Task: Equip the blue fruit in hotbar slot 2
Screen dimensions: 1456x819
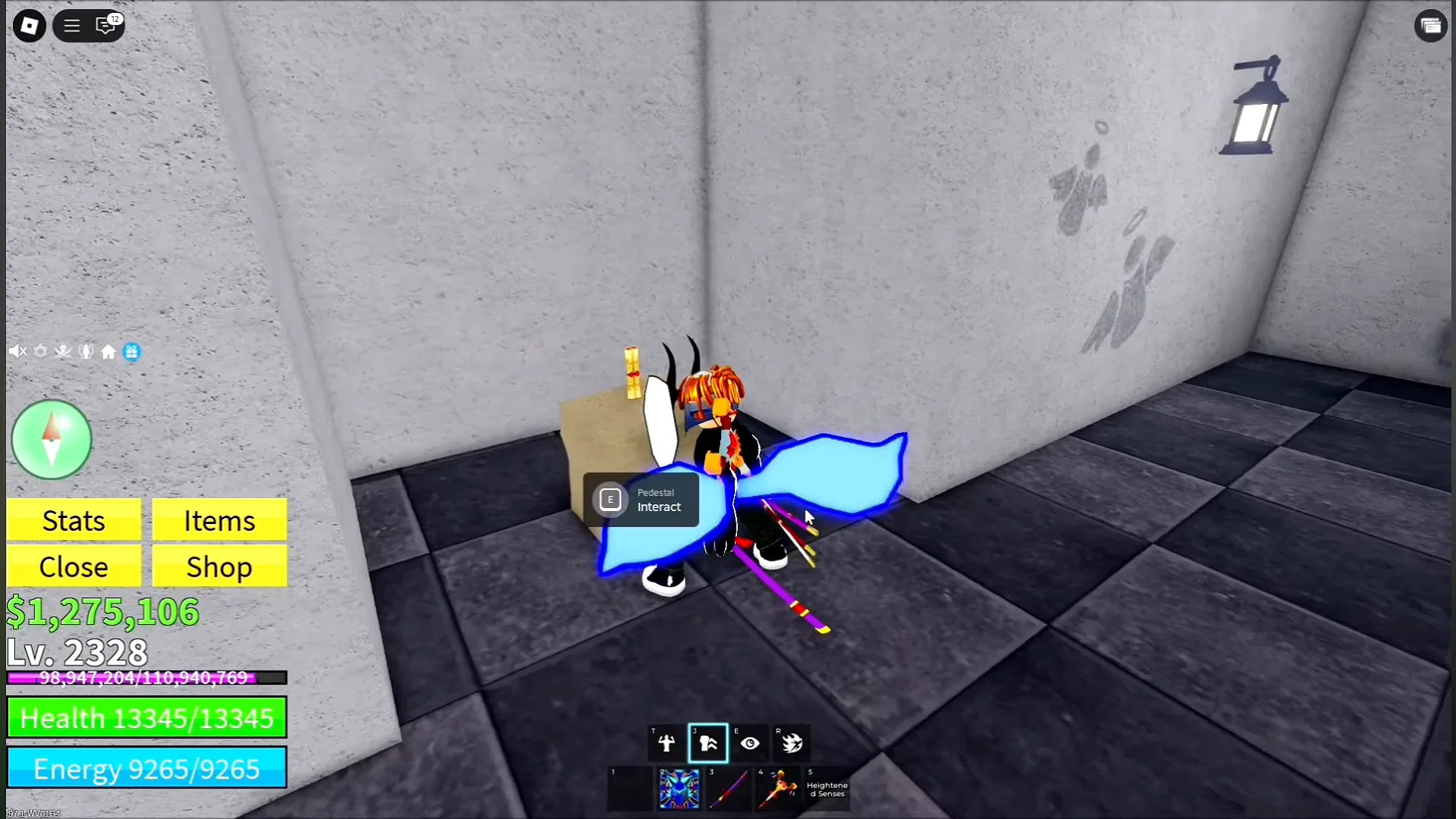Action: point(679,789)
